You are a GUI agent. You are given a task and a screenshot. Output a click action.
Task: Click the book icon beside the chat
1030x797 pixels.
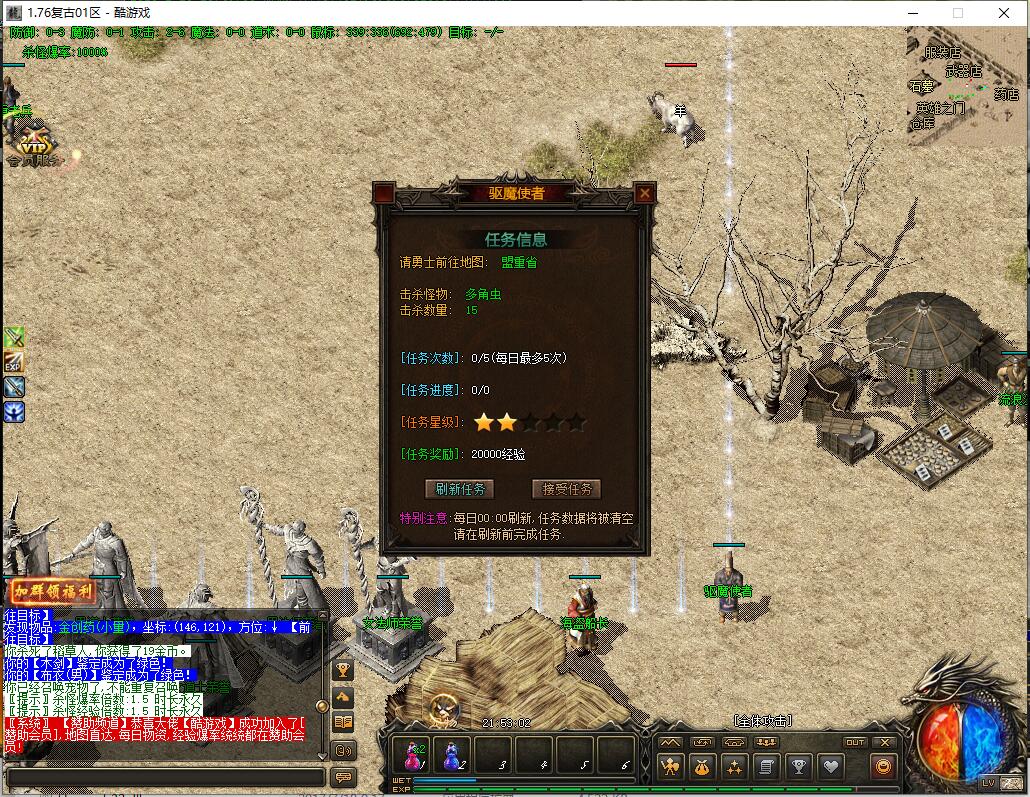tap(343, 722)
